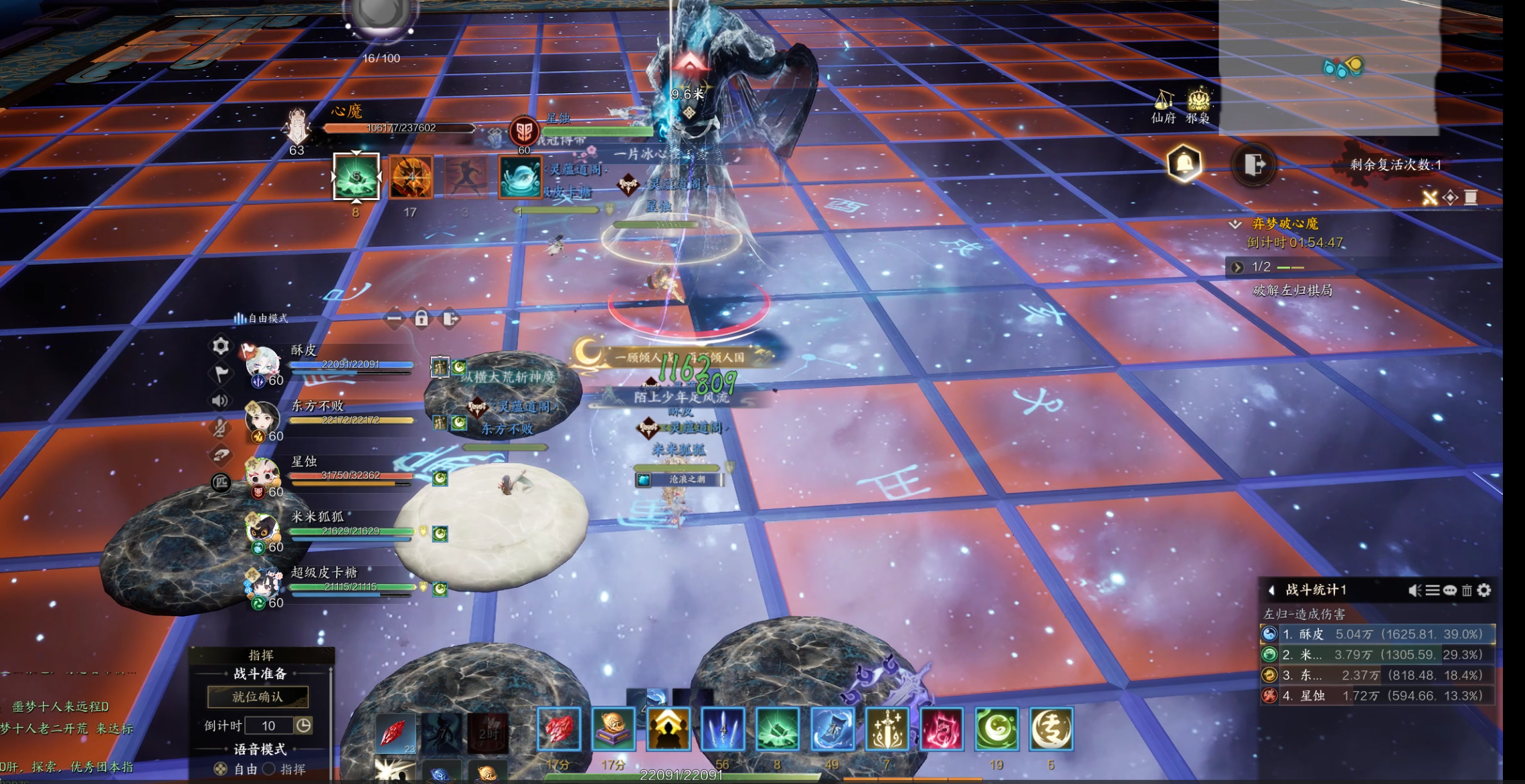
Task: Activate the red heart crystal skill
Action: click(x=559, y=729)
